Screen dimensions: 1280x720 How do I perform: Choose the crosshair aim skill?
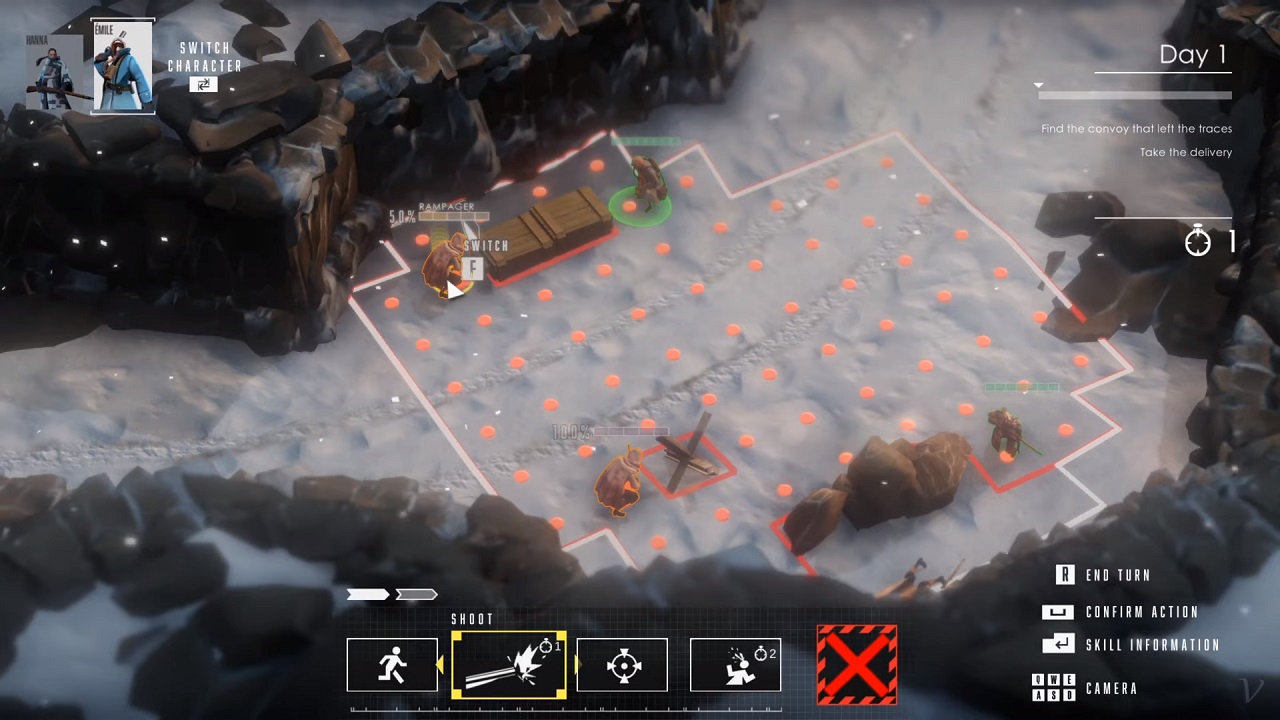point(622,665)
